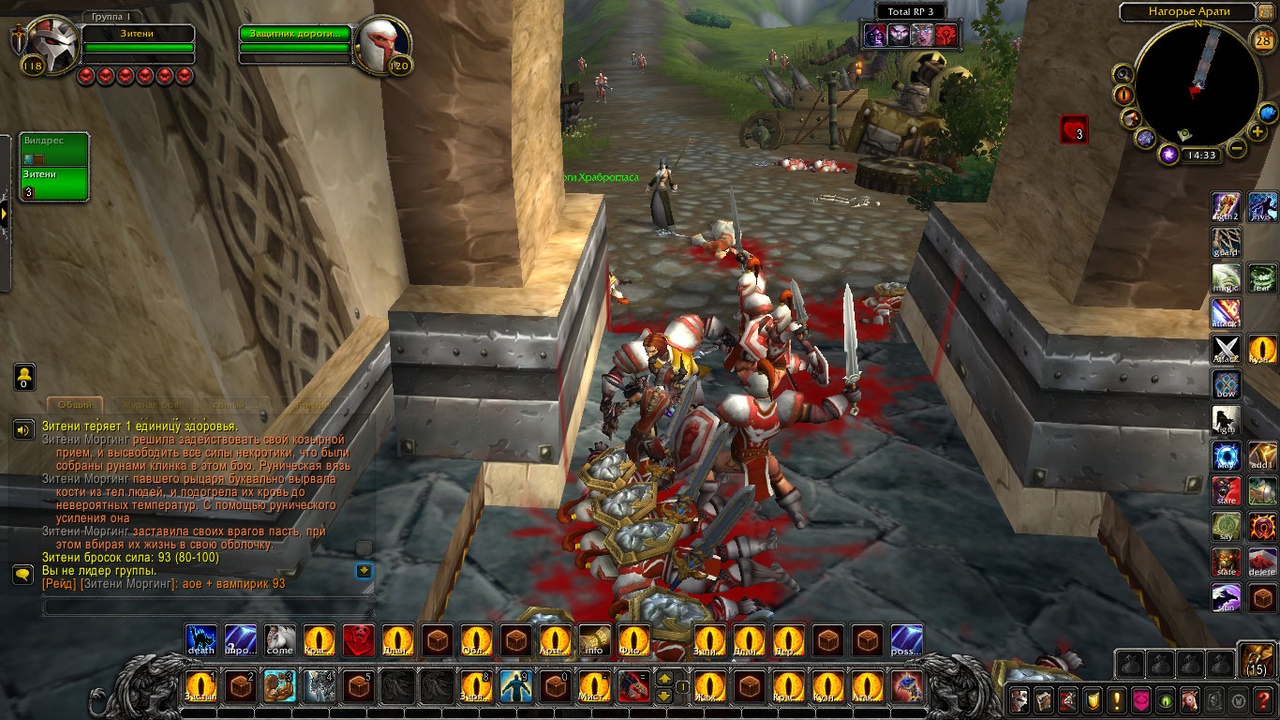This screenshot has height=720, width=1280.
Task: Select the Зитени party member frame
Action: pyautogui.click(x=54, y=183)
